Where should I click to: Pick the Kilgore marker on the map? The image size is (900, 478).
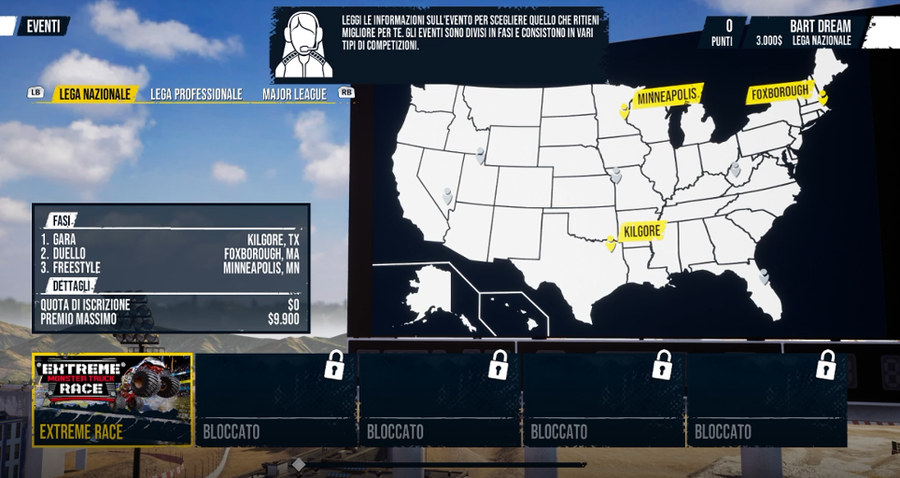611,243
